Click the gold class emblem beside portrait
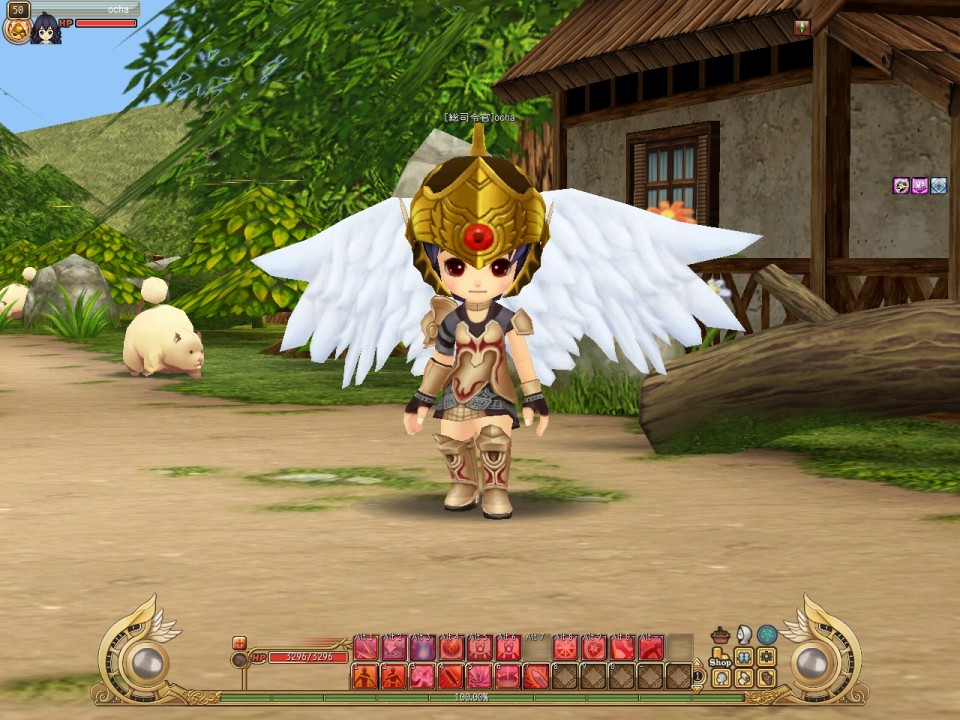Image resolution: width=960 pixels, height=720 pixels. [x=16, y=30]
